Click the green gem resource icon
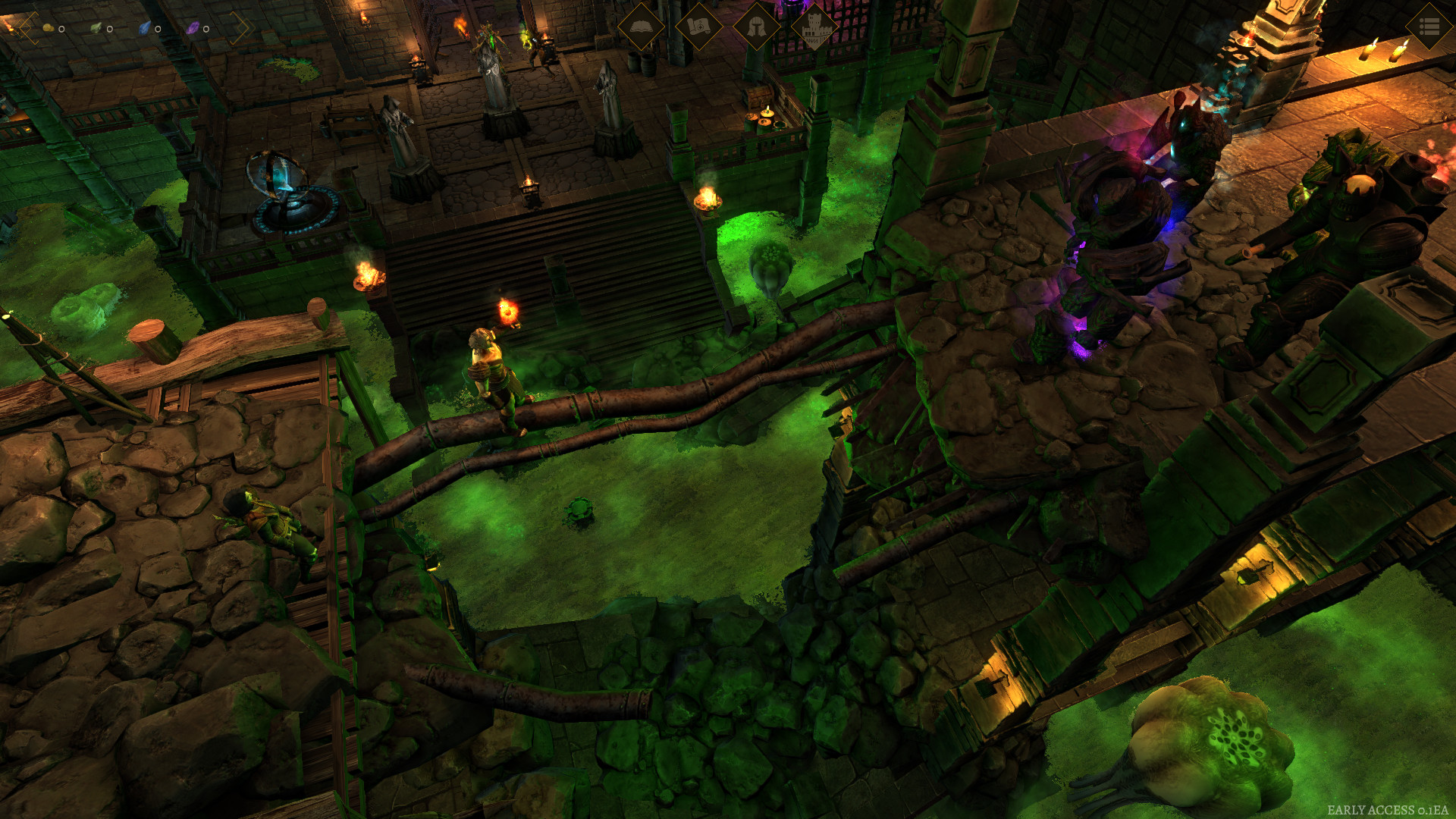The width and height of the screenshot is (1456, 819). point(96,27)
